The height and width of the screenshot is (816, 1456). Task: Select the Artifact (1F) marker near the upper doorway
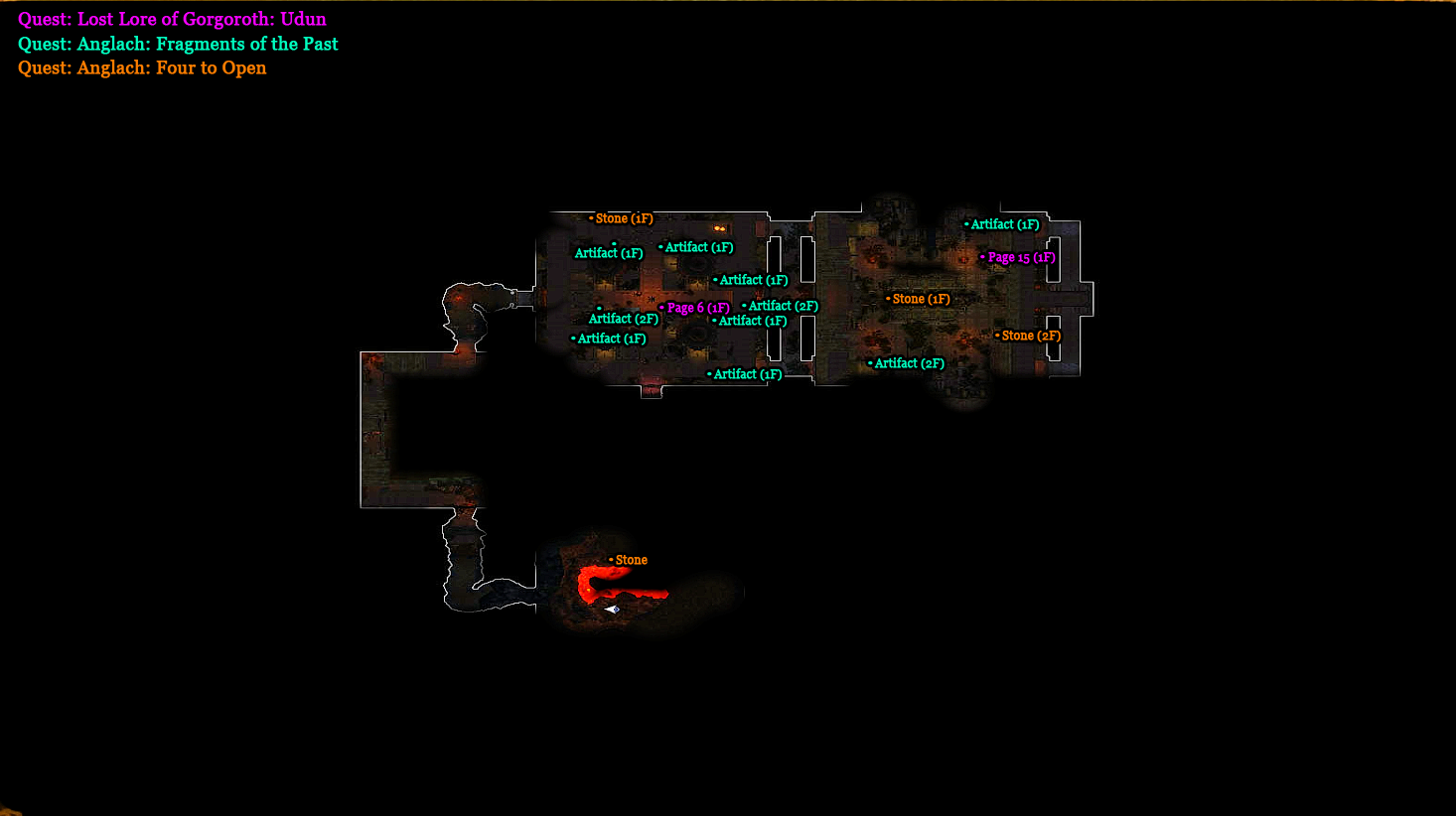pos(698,246)
